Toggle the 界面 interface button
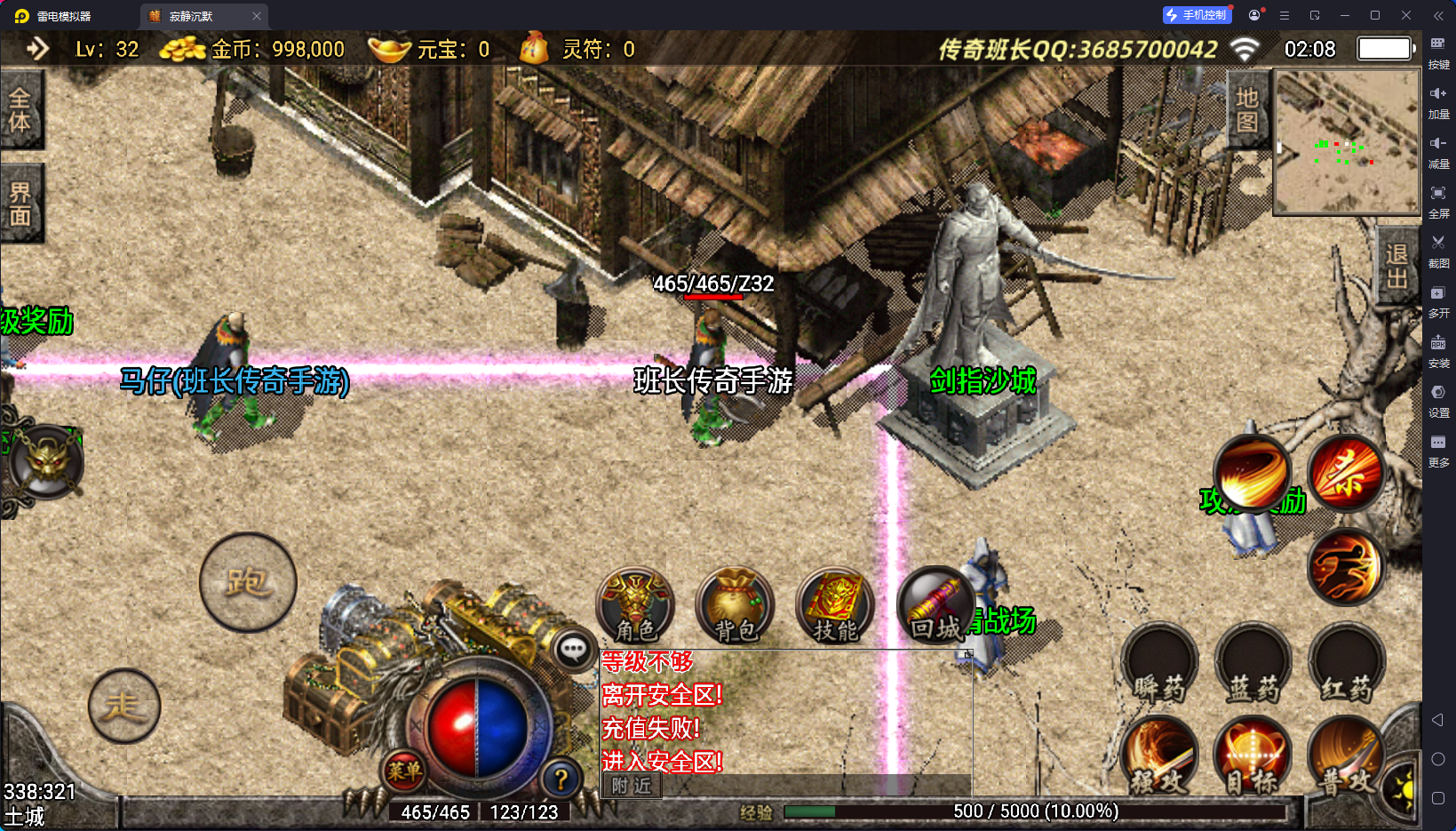1456x831 pixels. [20, 204]
